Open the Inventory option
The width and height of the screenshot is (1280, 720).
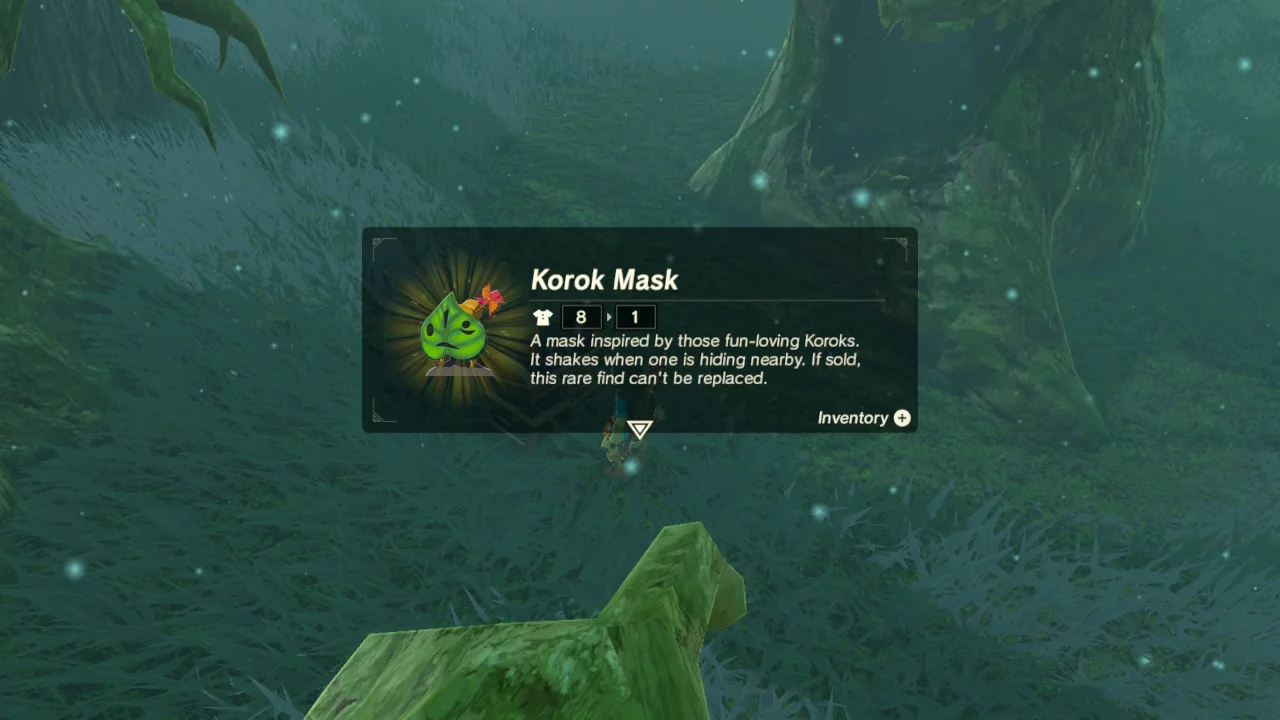[x=852, y=418]
